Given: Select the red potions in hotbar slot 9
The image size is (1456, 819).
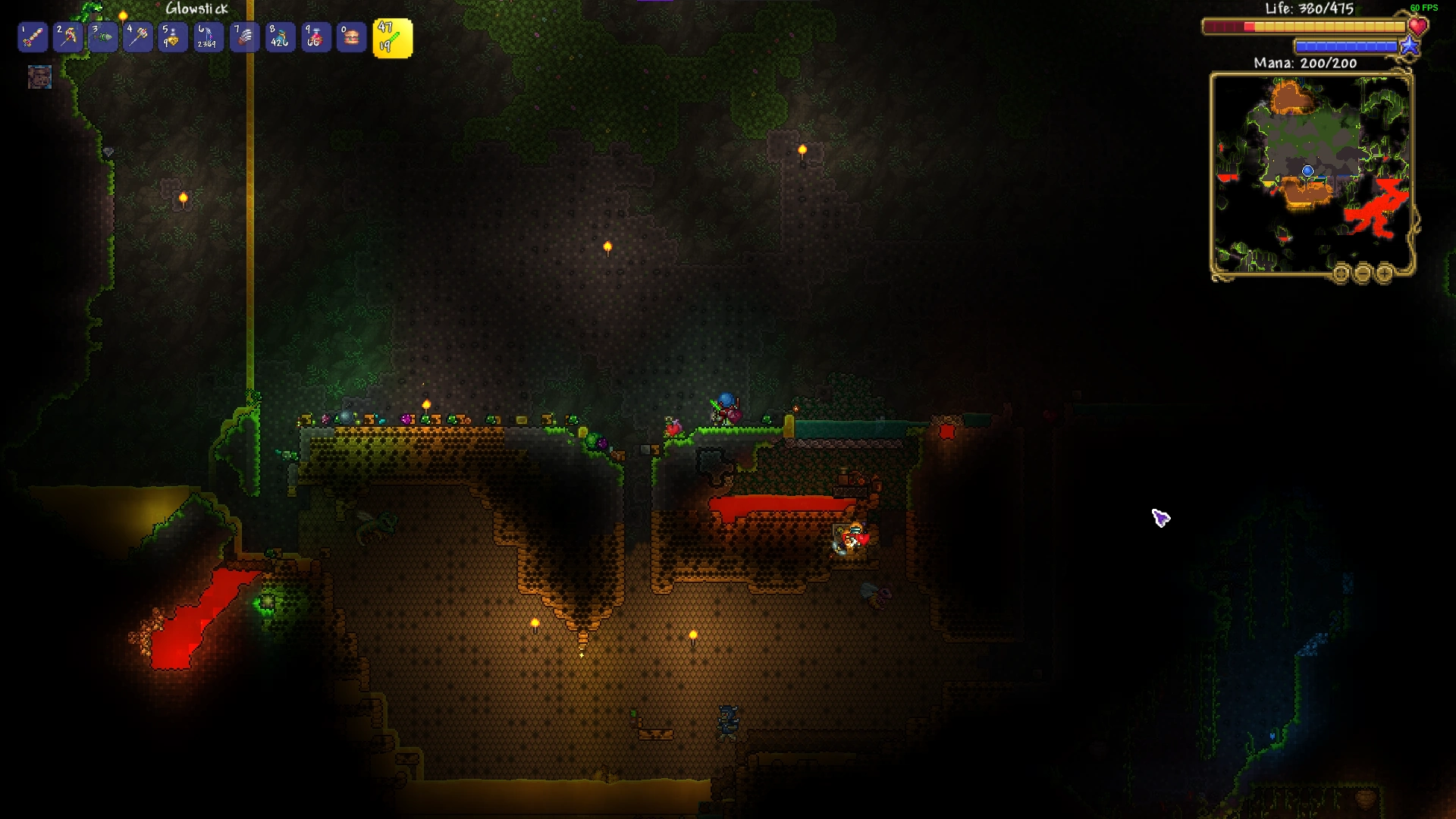Looking at the screenshot, I should [315, 36].
